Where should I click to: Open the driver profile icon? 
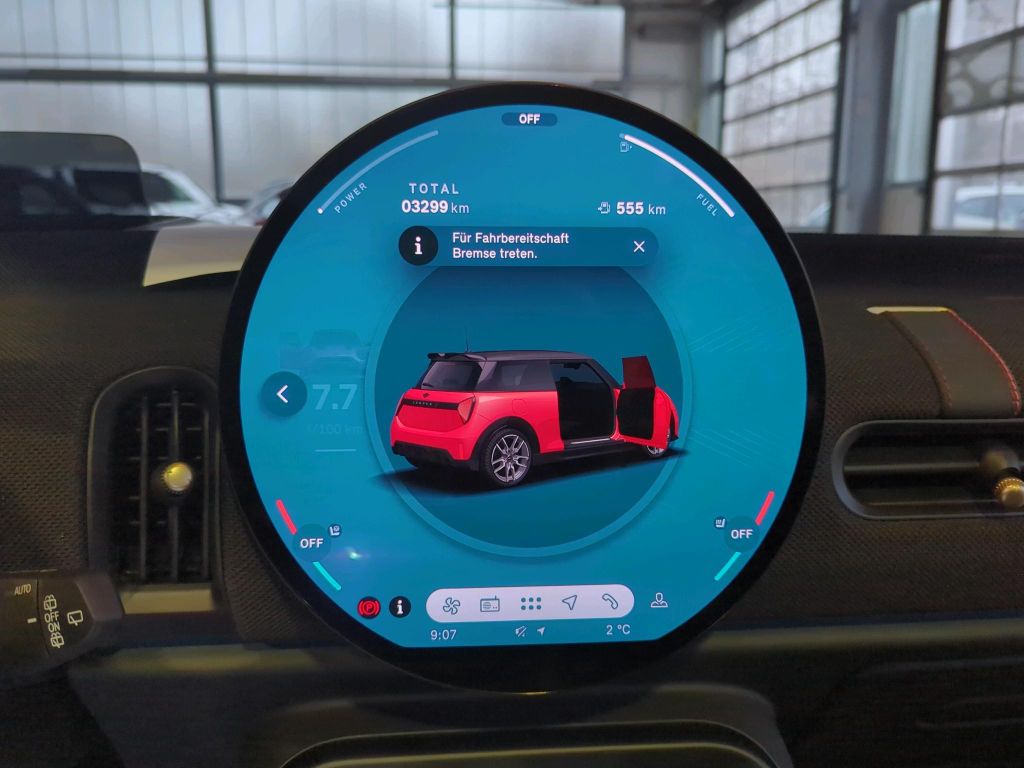659,600
